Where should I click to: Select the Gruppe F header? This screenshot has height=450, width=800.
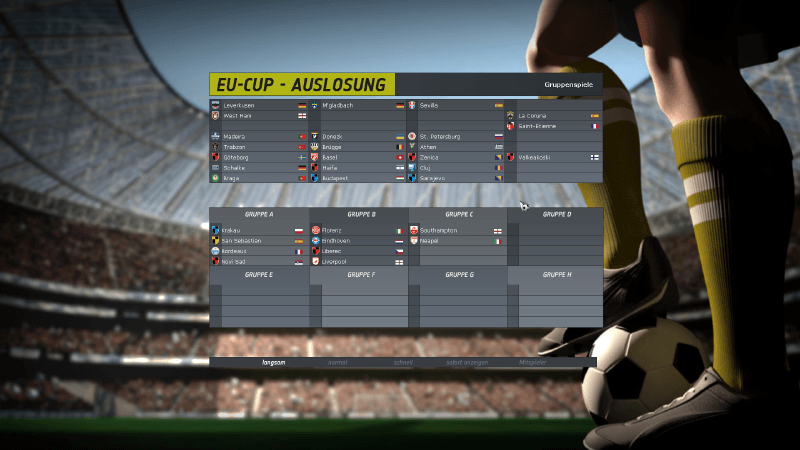360,273
